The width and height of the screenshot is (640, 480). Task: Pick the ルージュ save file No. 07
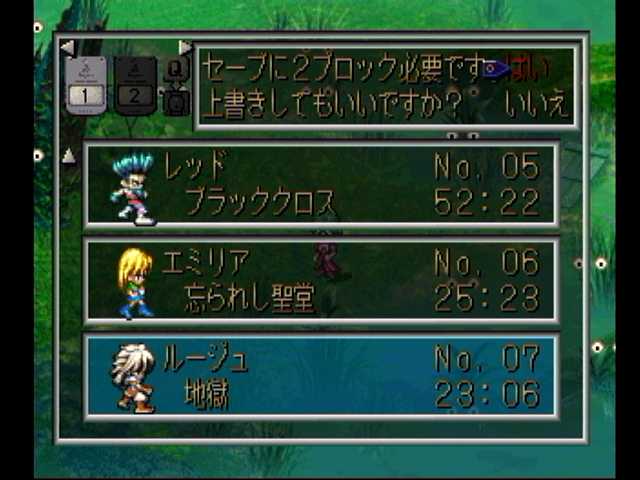tap(320, 376)
